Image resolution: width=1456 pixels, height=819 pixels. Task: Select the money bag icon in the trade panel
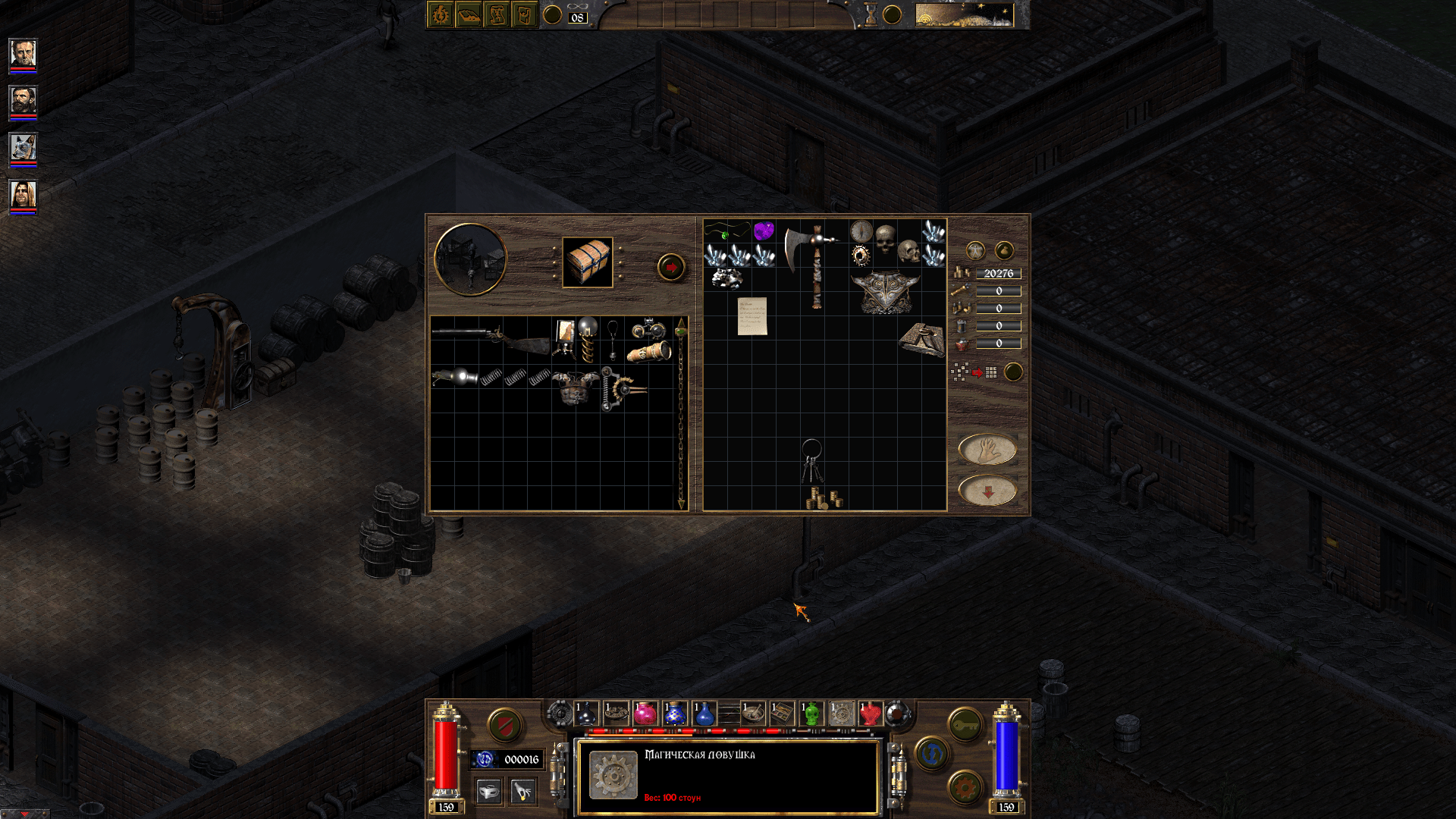pos(1003,249)
